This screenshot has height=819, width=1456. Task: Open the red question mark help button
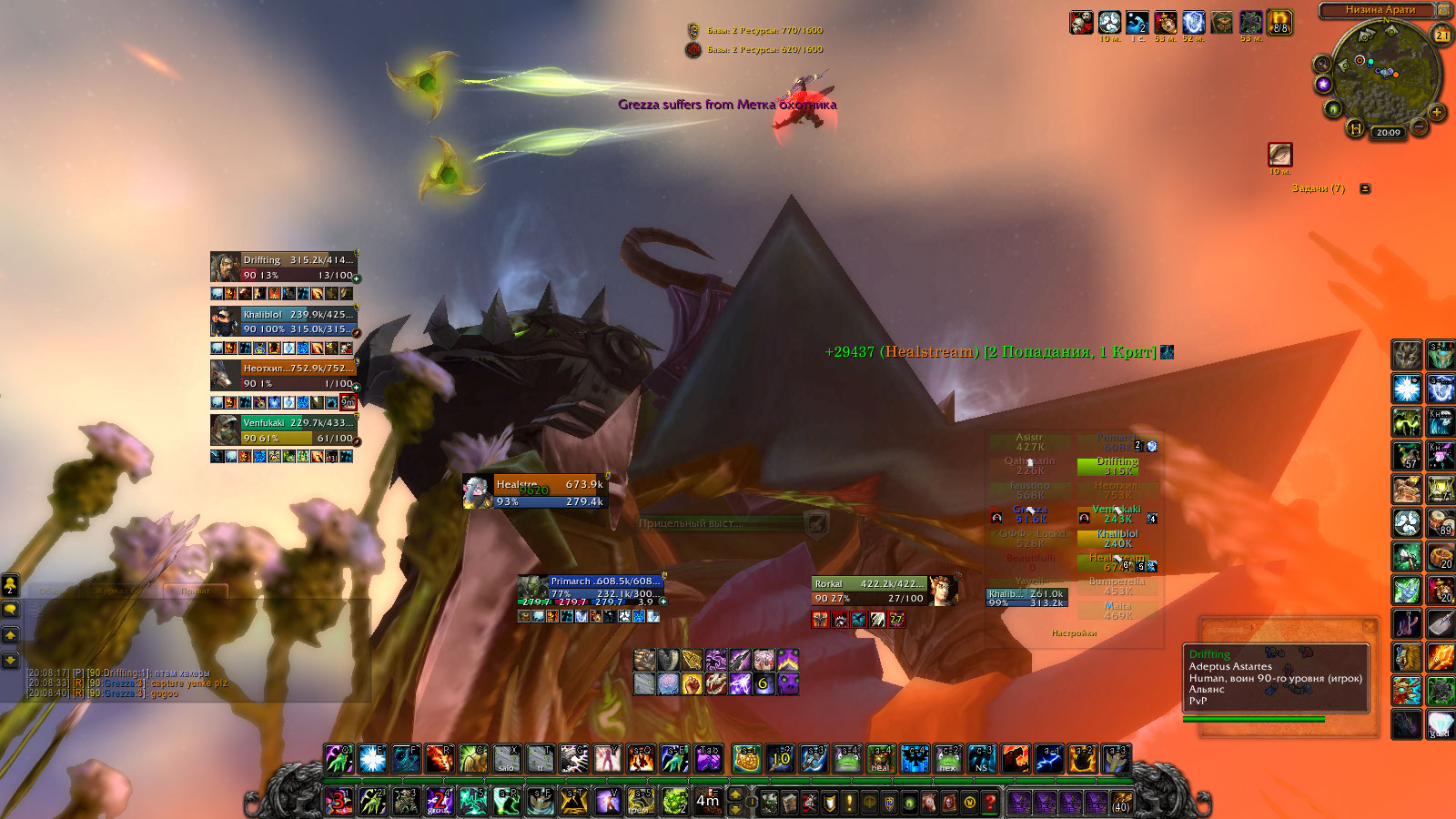(x=989, y=802)
